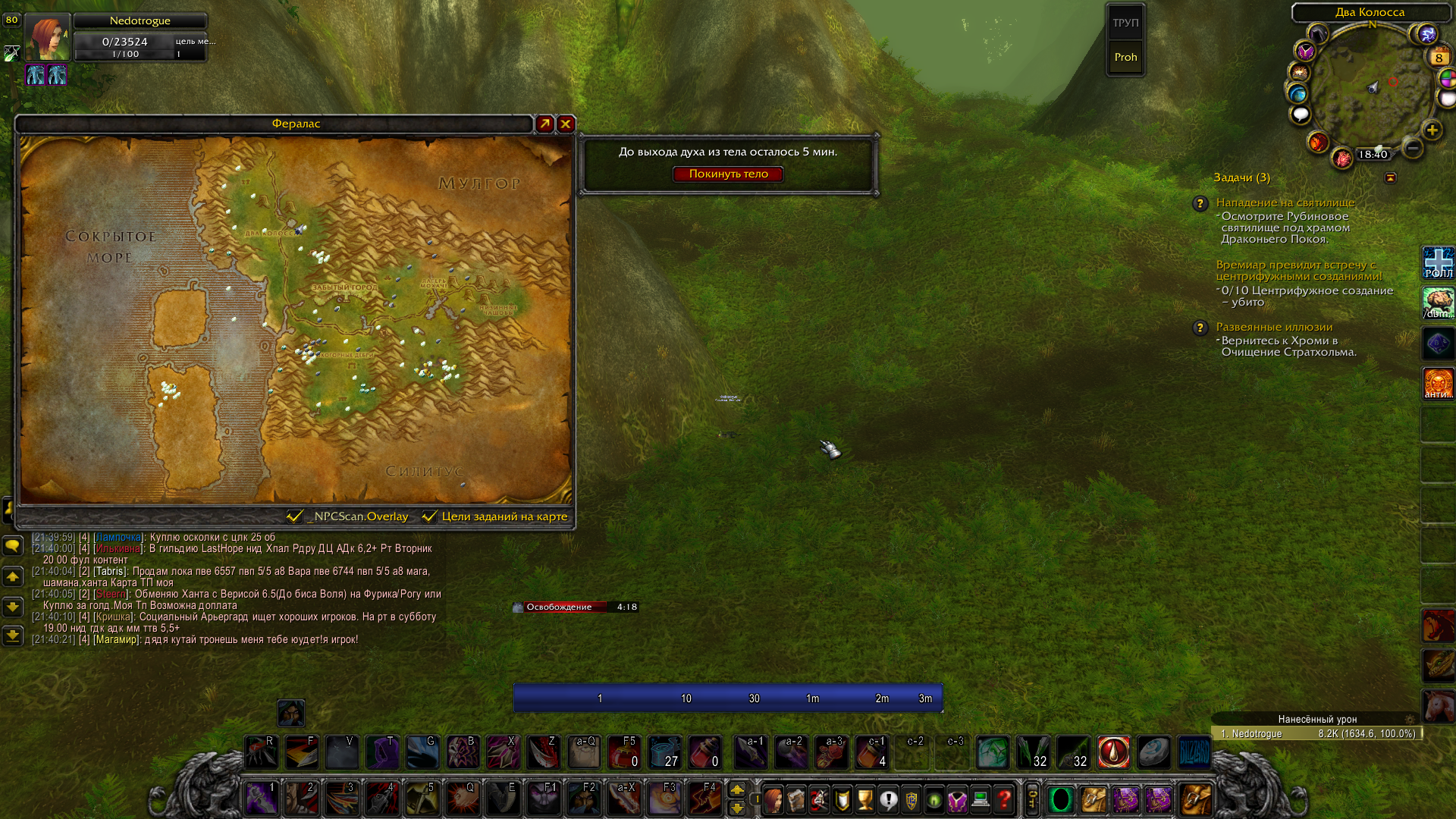Select the Развеянные иллюзии quest in tracker
Screen dimensions: 1456x819
pos(1274,327)
